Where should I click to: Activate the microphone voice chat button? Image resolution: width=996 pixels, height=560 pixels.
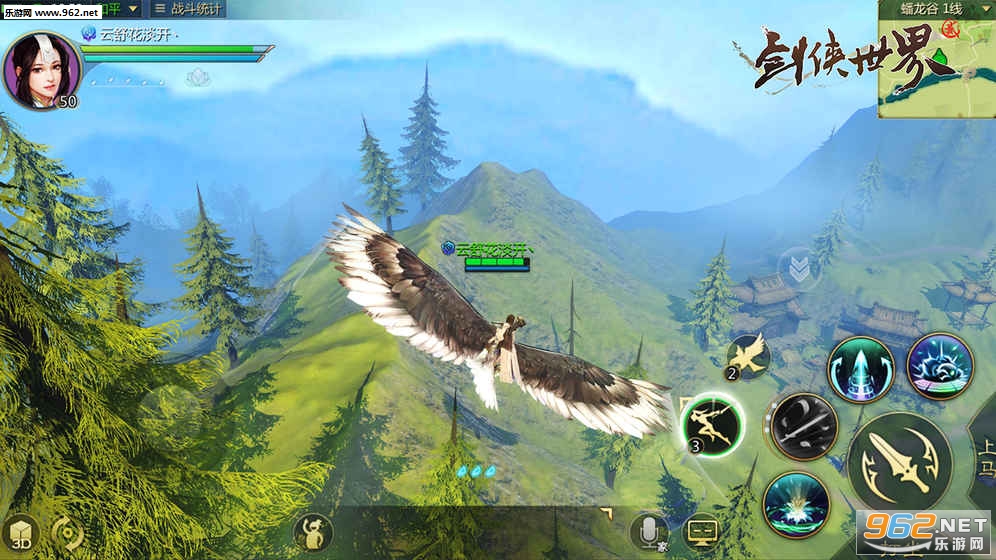(649, 532)
